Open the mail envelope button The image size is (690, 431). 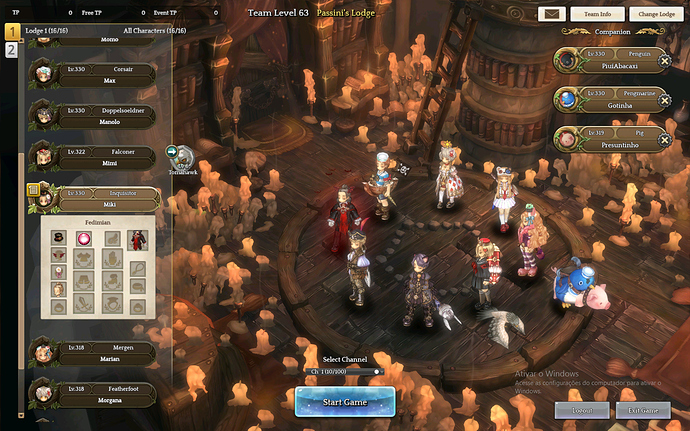pos(552,14)
